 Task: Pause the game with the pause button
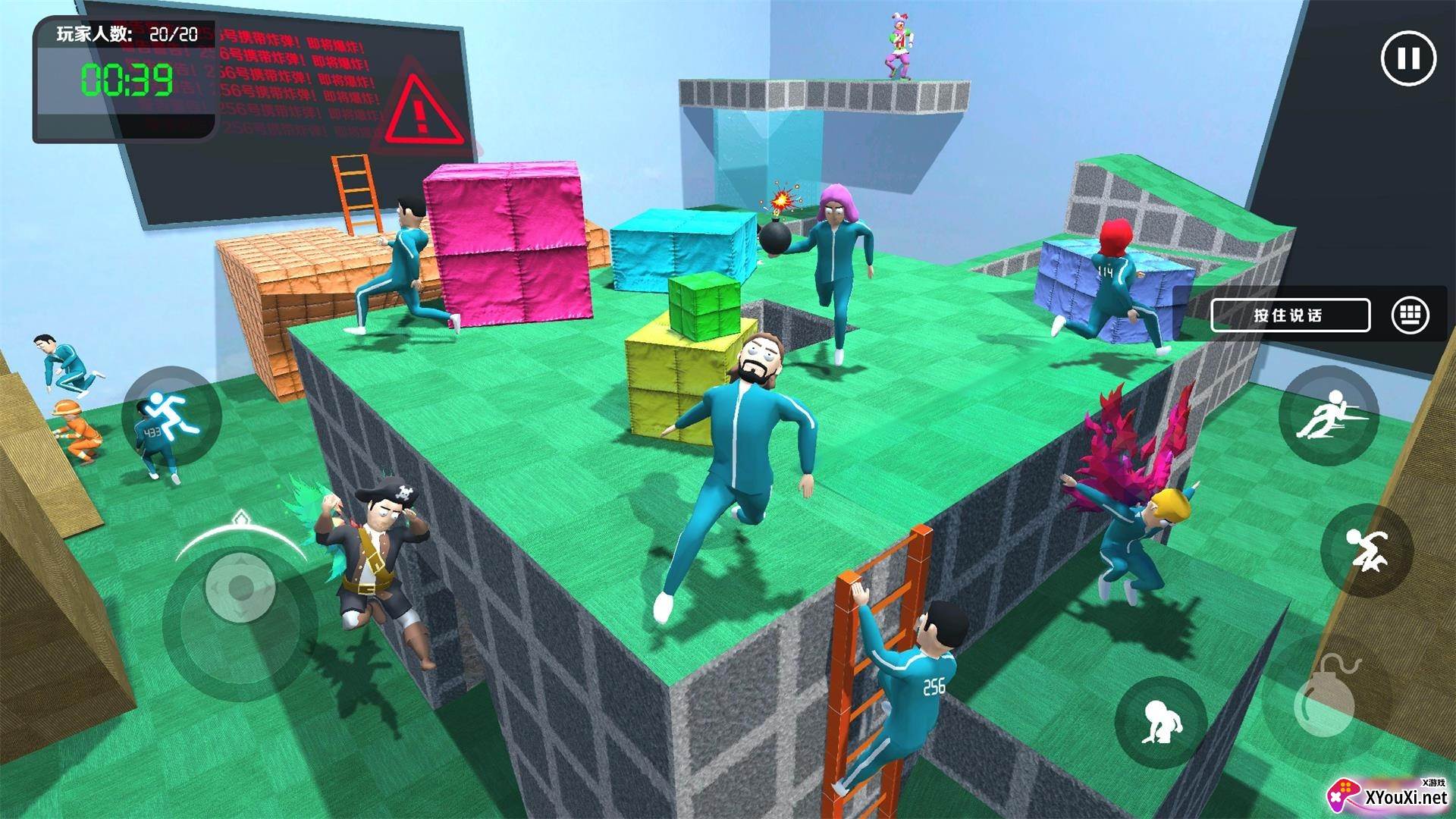[1408, 58]
